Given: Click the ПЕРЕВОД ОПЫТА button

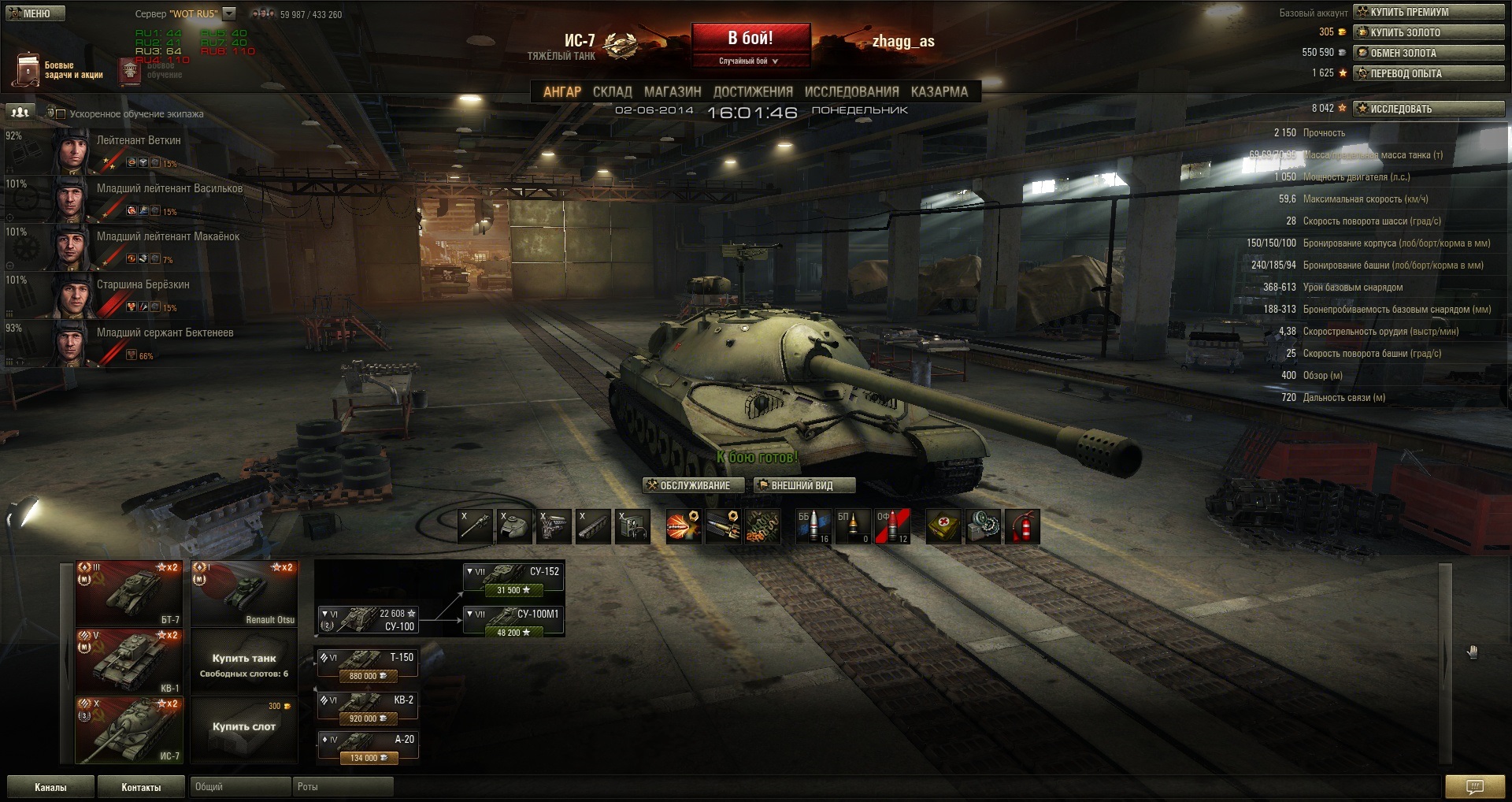Looking at the screenshot, I should [1429, 73].
